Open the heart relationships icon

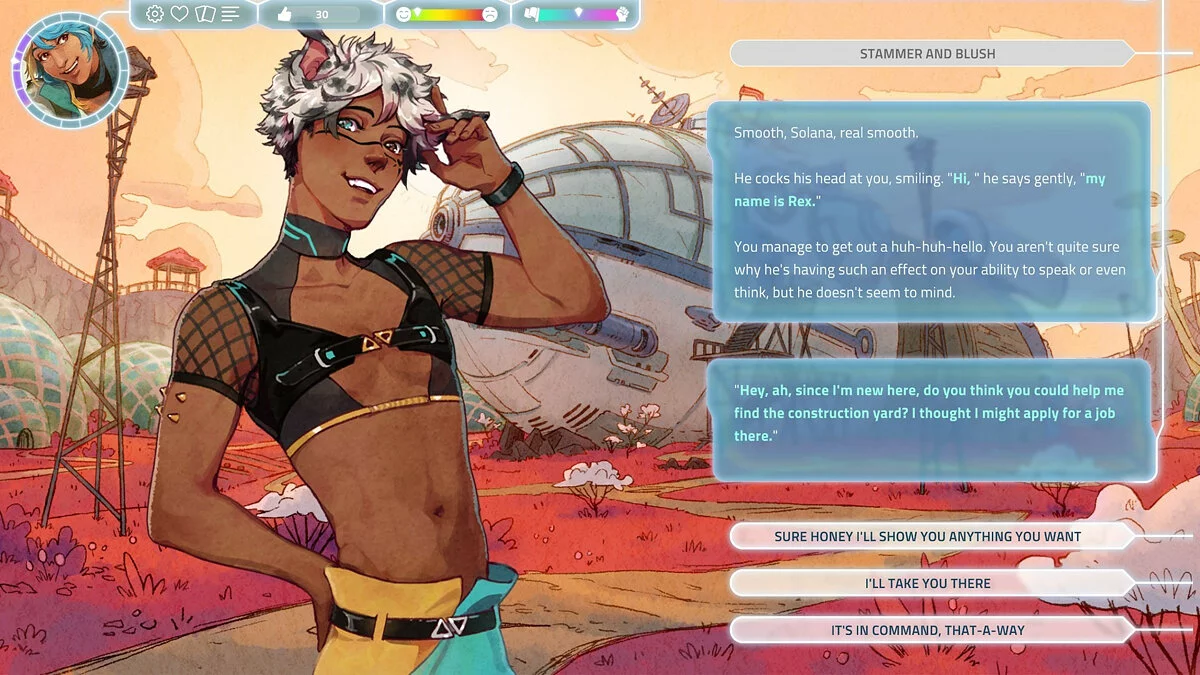click(180, 14)
